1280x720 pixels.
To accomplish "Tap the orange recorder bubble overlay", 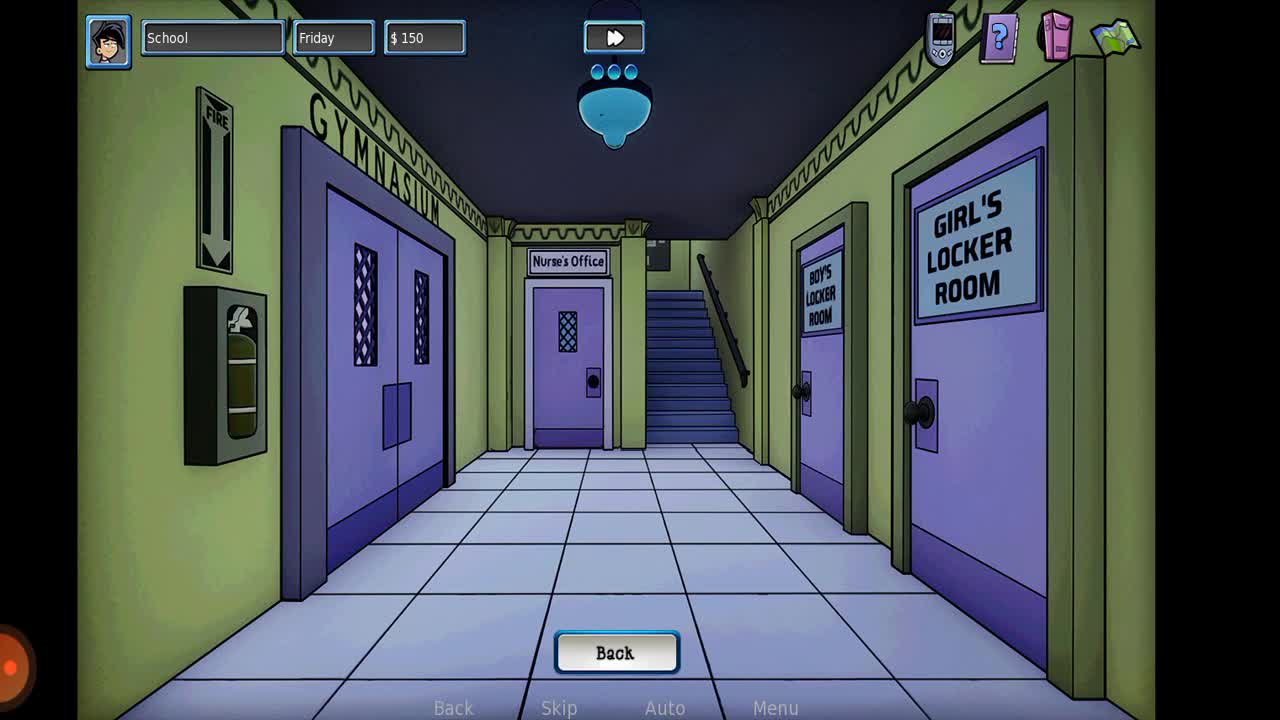I will pyautogui.click(x=12, y=666).
